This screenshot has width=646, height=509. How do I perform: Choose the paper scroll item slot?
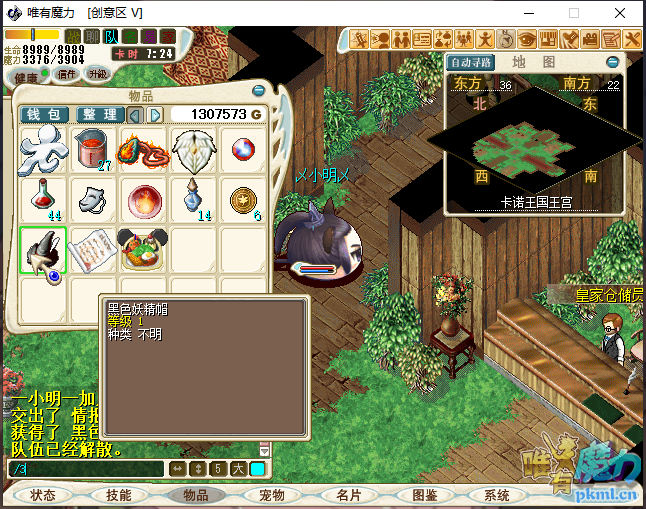95,250
